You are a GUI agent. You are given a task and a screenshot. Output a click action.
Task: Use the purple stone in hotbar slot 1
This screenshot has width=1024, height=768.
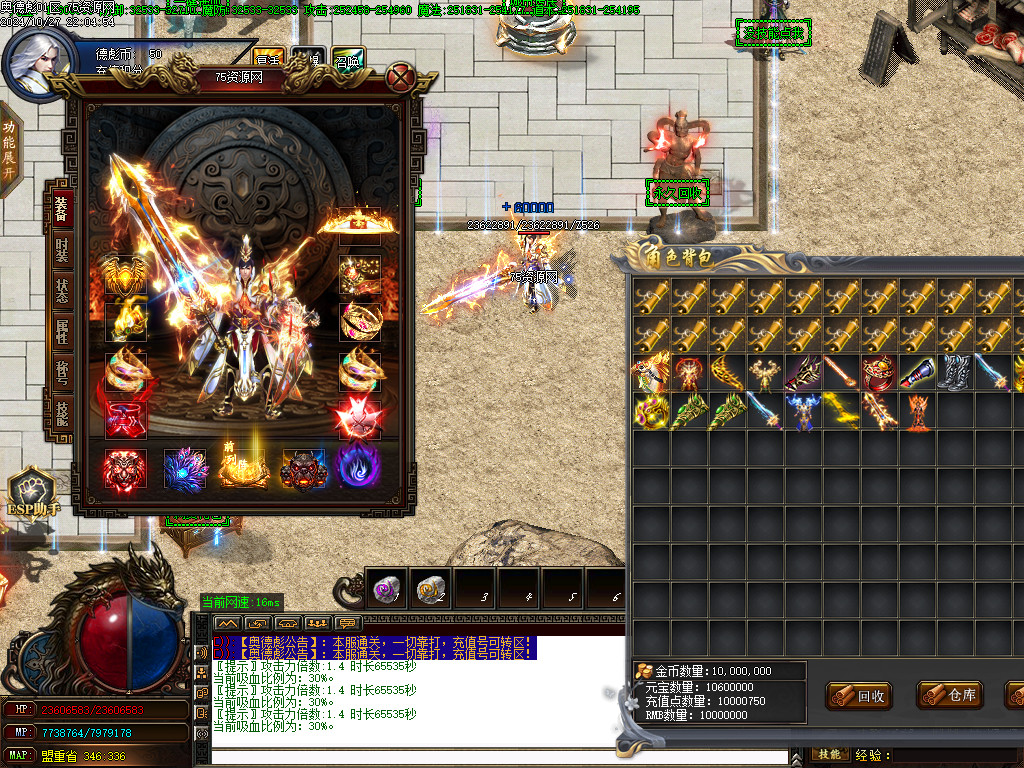(387, 591)
